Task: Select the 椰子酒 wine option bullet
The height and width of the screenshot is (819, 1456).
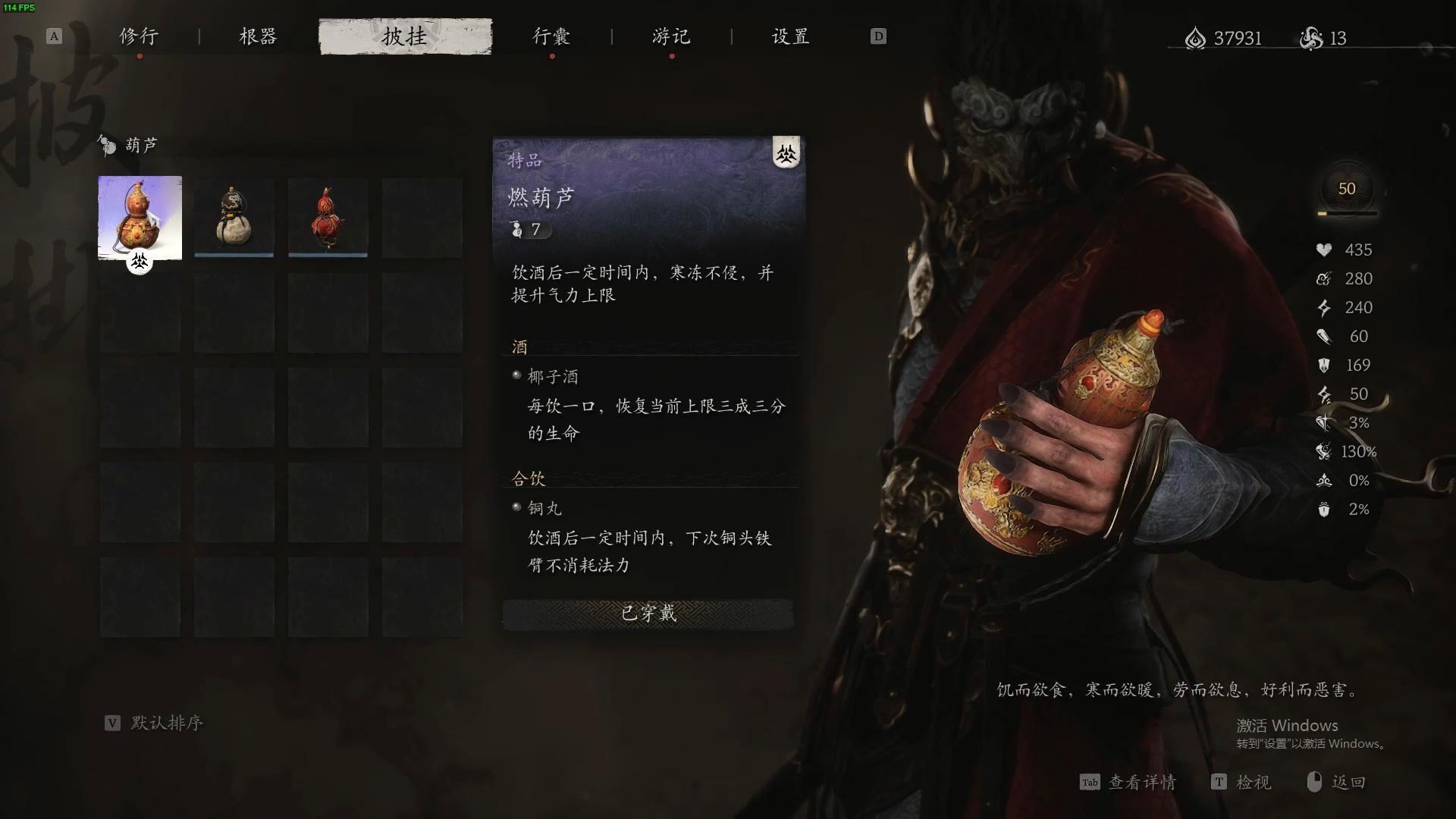Action: click(516, 376)
